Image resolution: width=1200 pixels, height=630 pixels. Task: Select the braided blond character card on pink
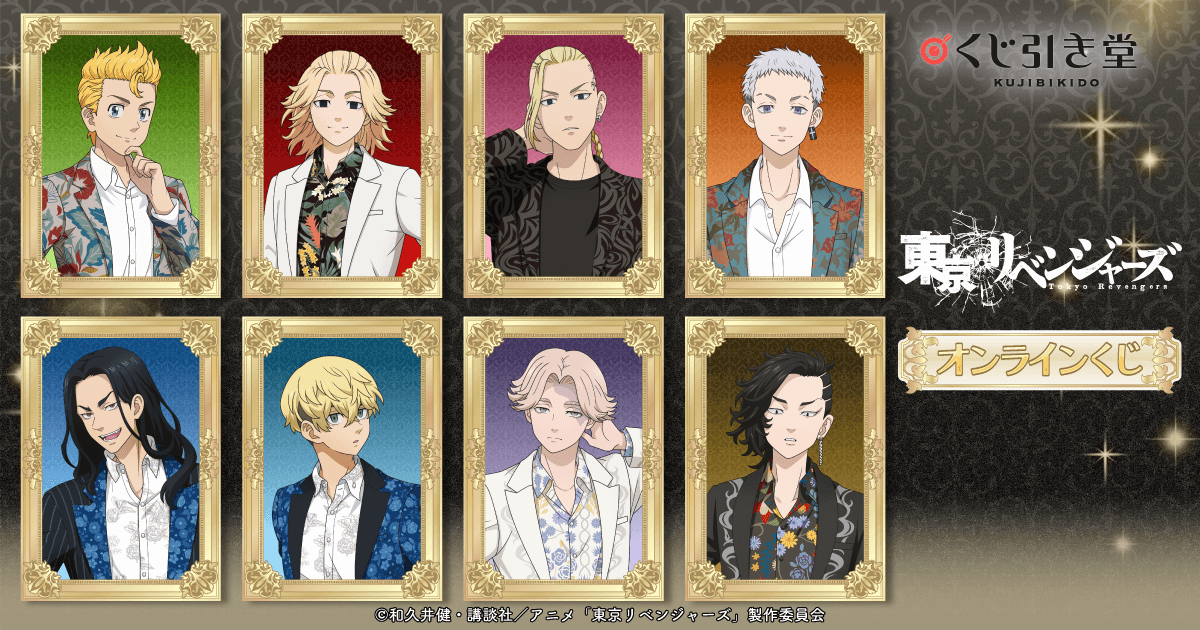[x=564, y=156]
